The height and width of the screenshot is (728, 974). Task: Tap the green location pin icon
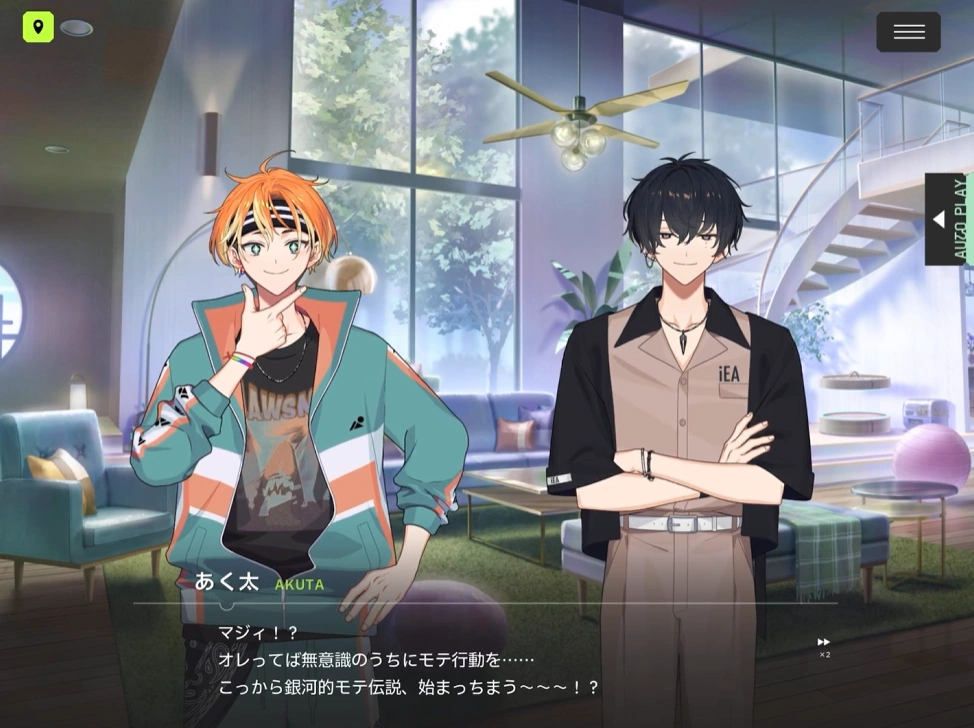(38, 27)
